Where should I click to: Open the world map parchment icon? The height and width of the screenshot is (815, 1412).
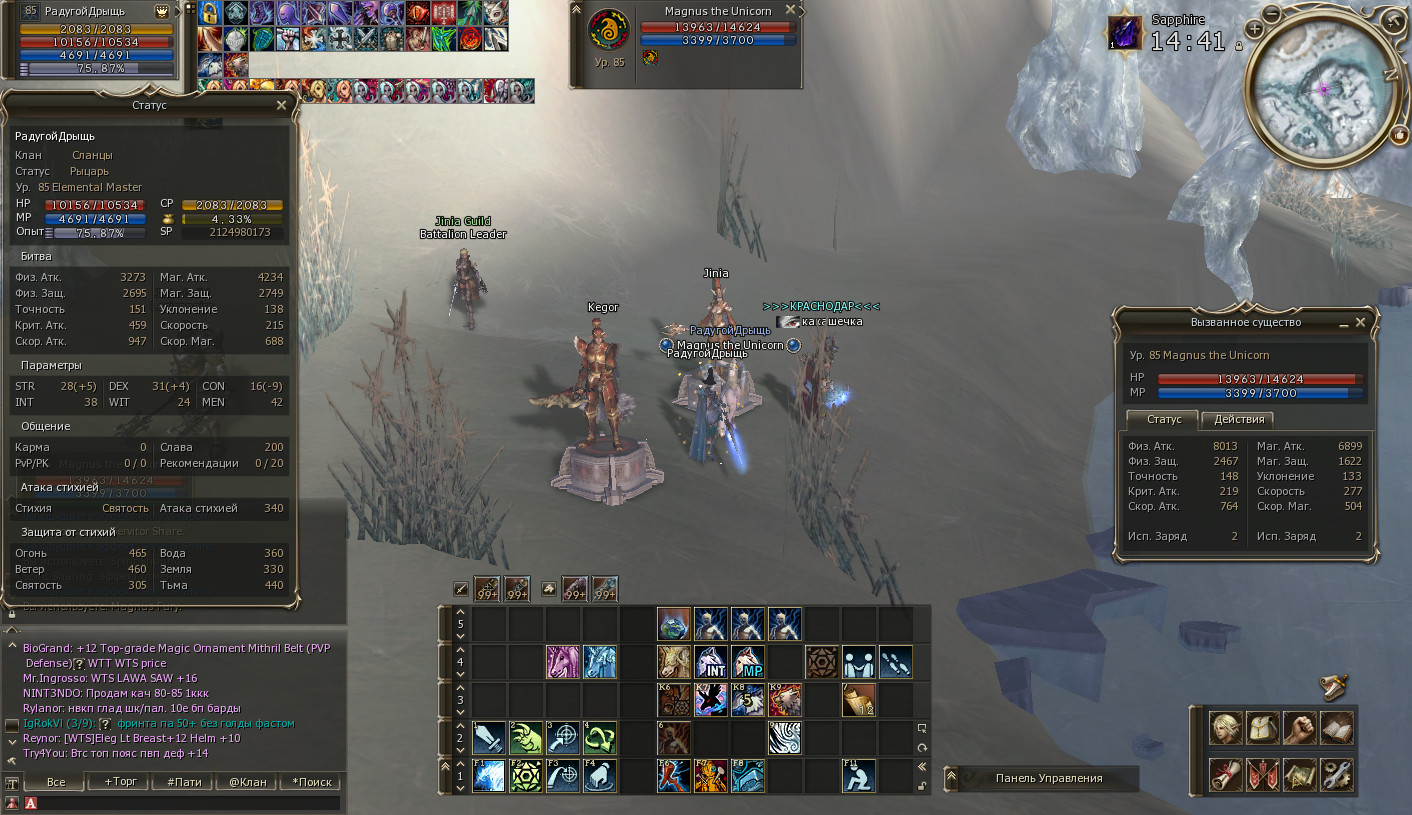(x=1299, y=774)
